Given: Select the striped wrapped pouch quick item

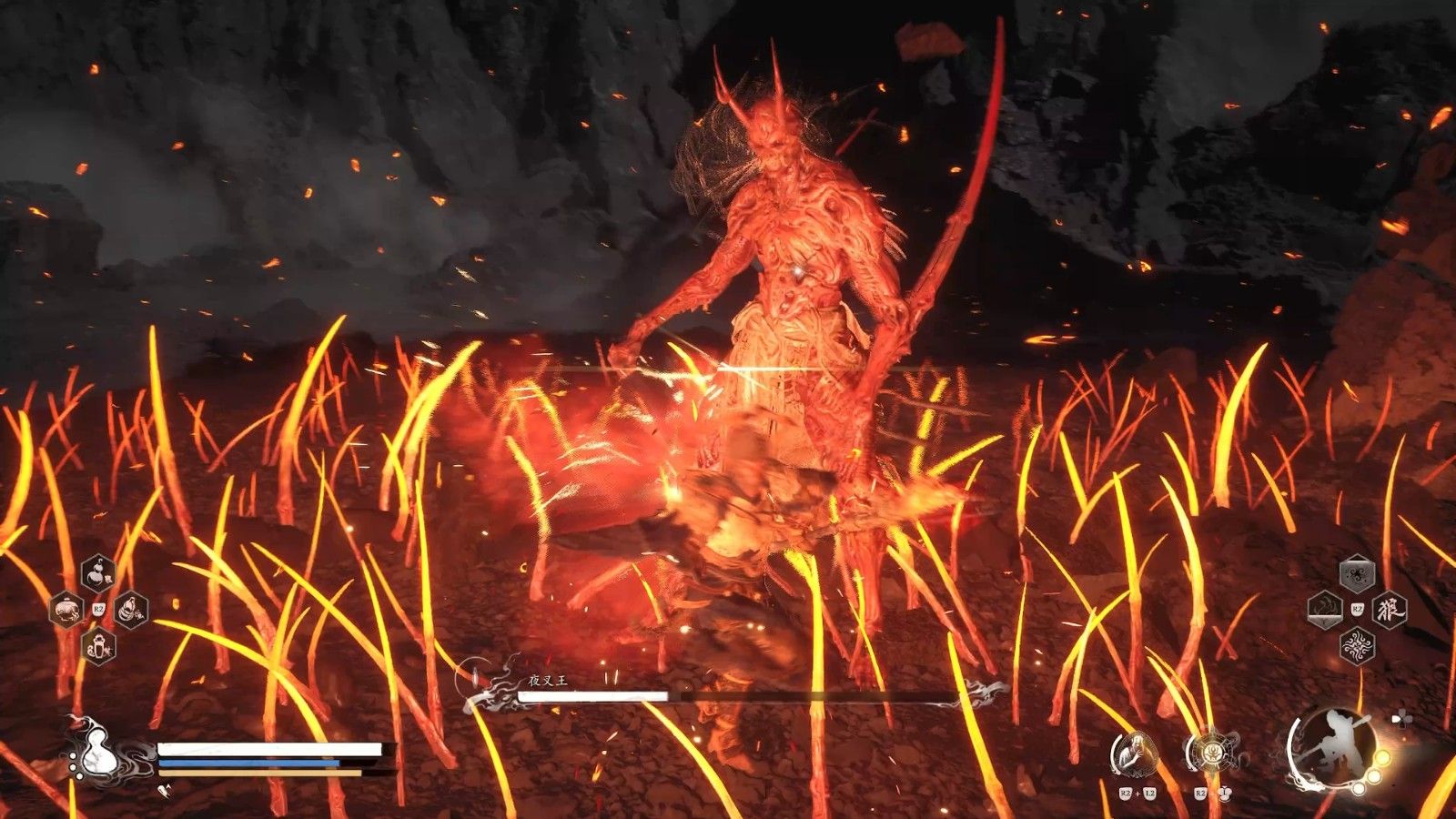Looking at the screenshot, I should click(131, 609).
